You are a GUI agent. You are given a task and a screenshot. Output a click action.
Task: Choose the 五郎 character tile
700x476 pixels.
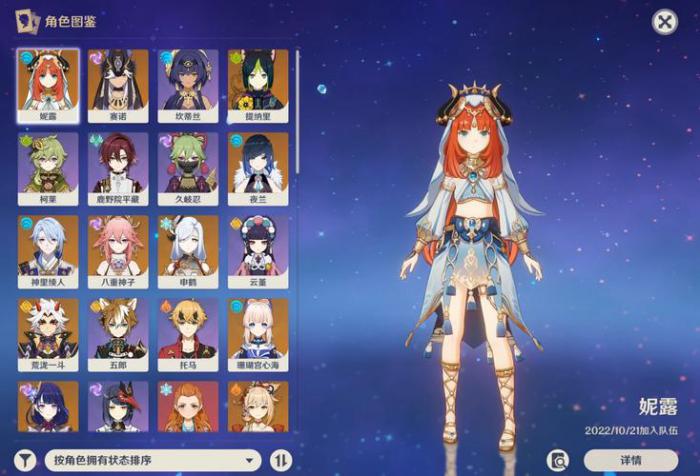click(x=118, y=335)
